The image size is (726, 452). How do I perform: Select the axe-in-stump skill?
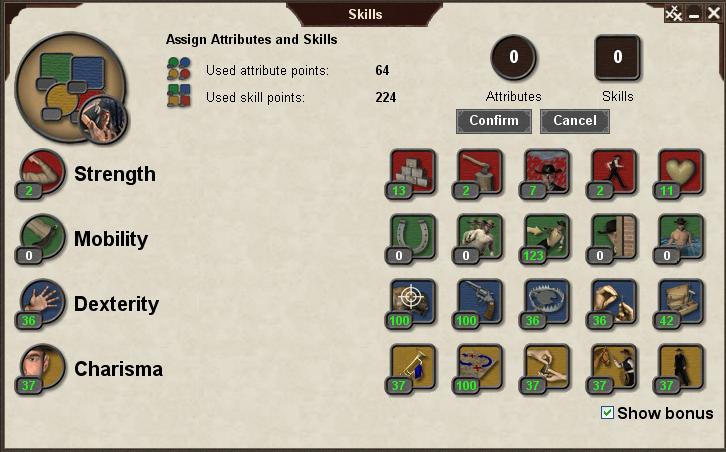(x=479, y=172)
